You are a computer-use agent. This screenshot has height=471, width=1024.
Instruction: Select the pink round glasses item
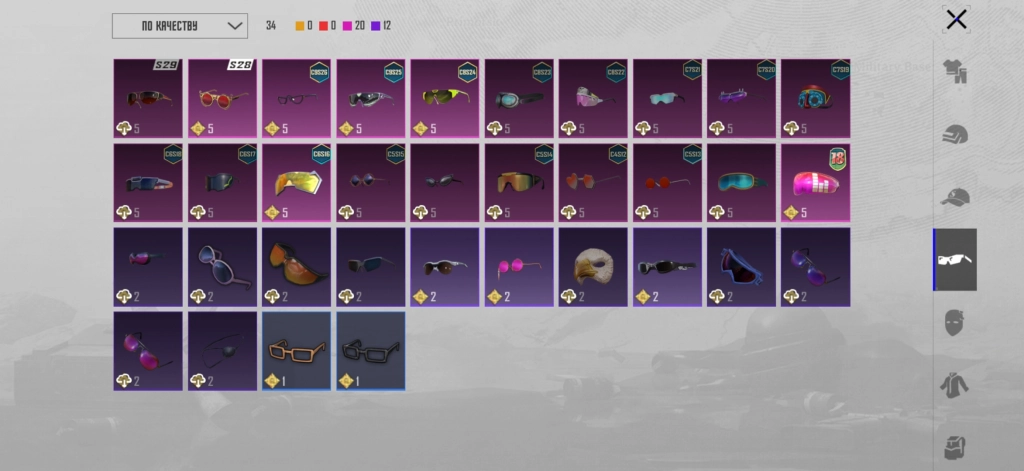[x=519, y=266]
